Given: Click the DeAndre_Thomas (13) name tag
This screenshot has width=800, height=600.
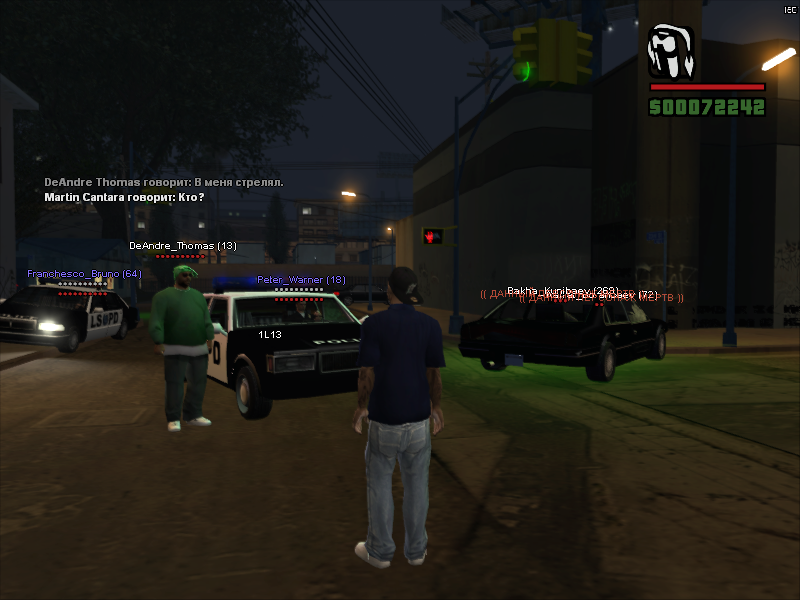Looking at the screenshot, I should click(183, 245).
